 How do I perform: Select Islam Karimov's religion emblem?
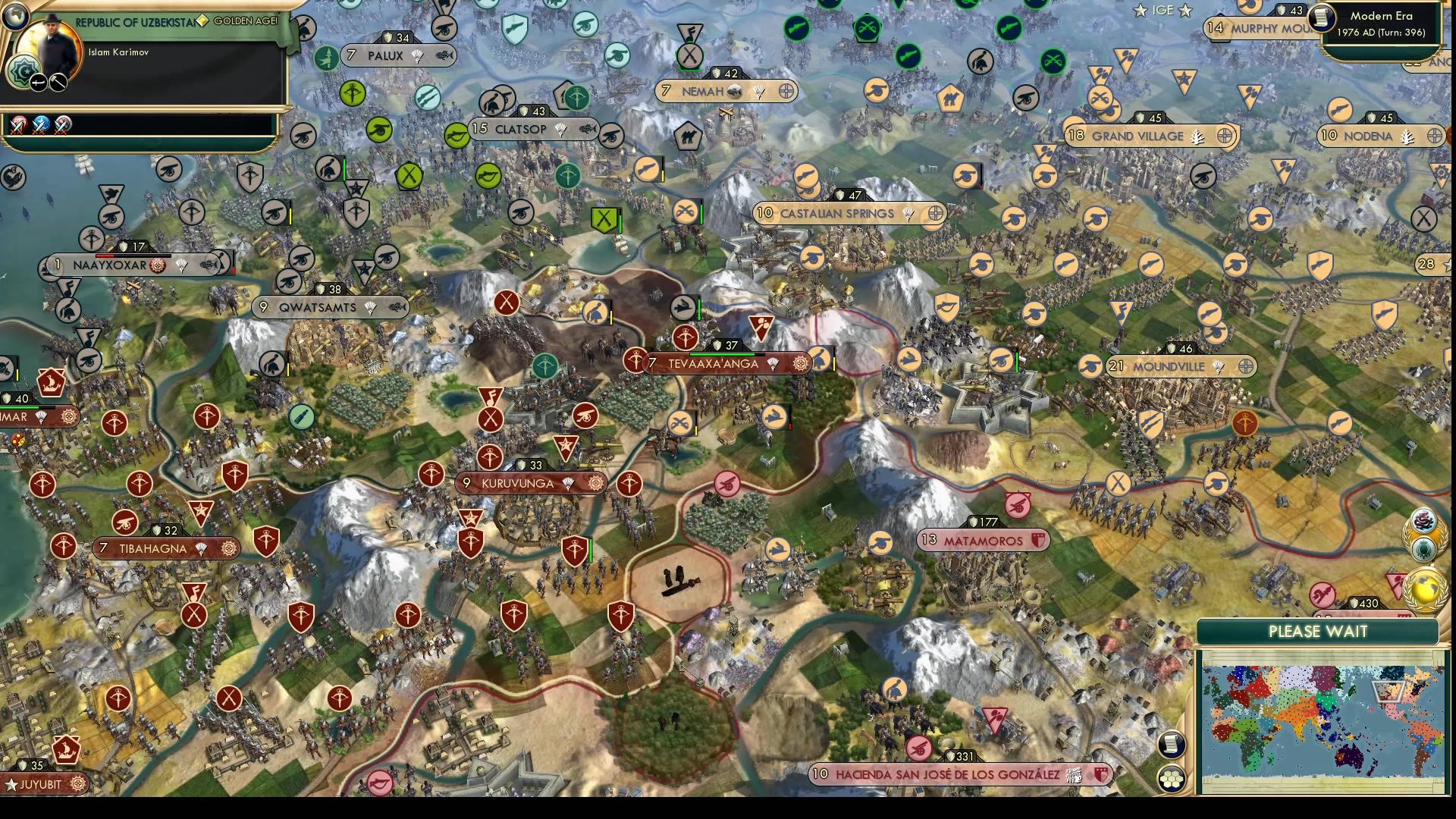(24, 72)
